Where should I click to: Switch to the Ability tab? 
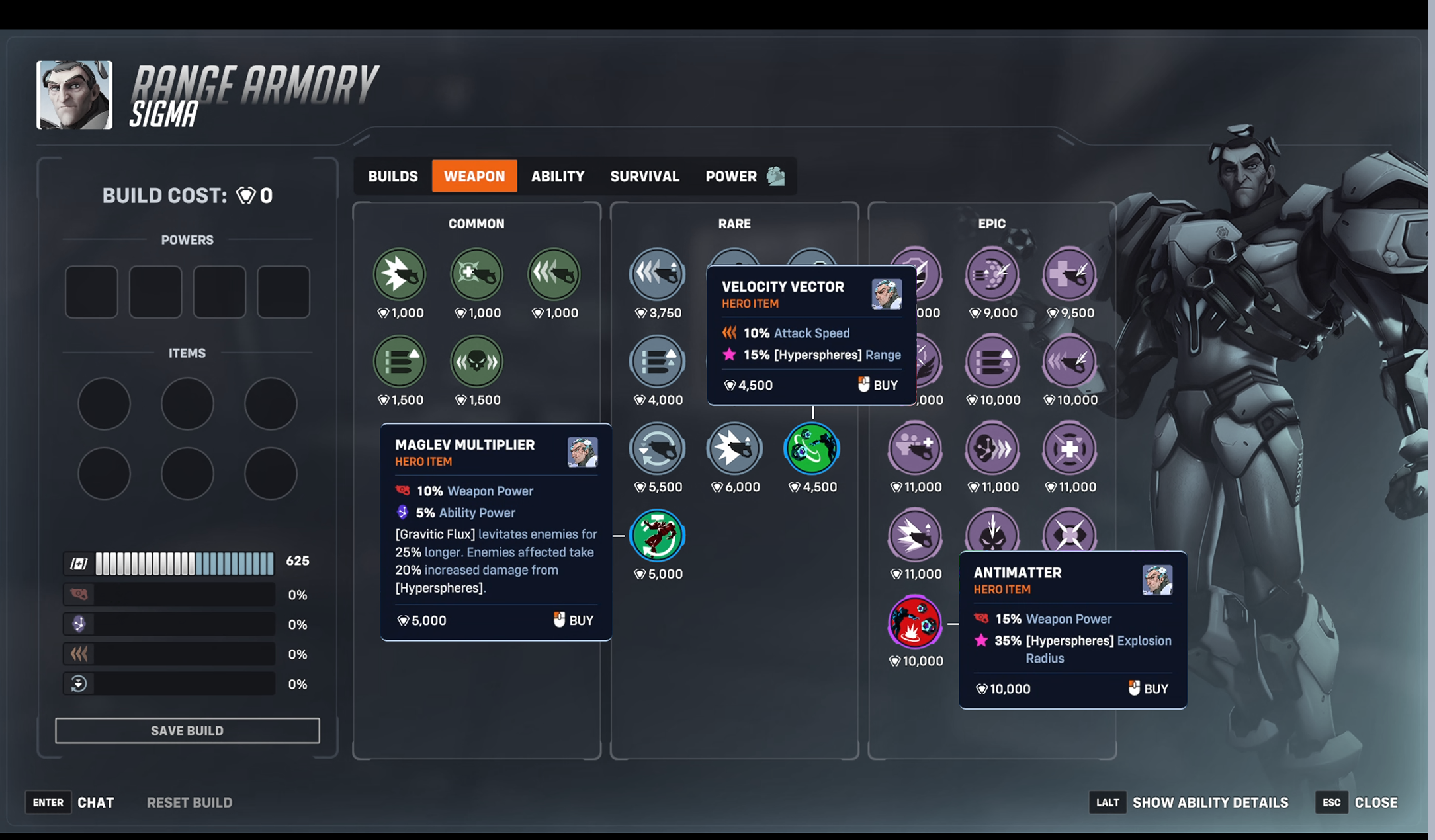tap(558, 177)
